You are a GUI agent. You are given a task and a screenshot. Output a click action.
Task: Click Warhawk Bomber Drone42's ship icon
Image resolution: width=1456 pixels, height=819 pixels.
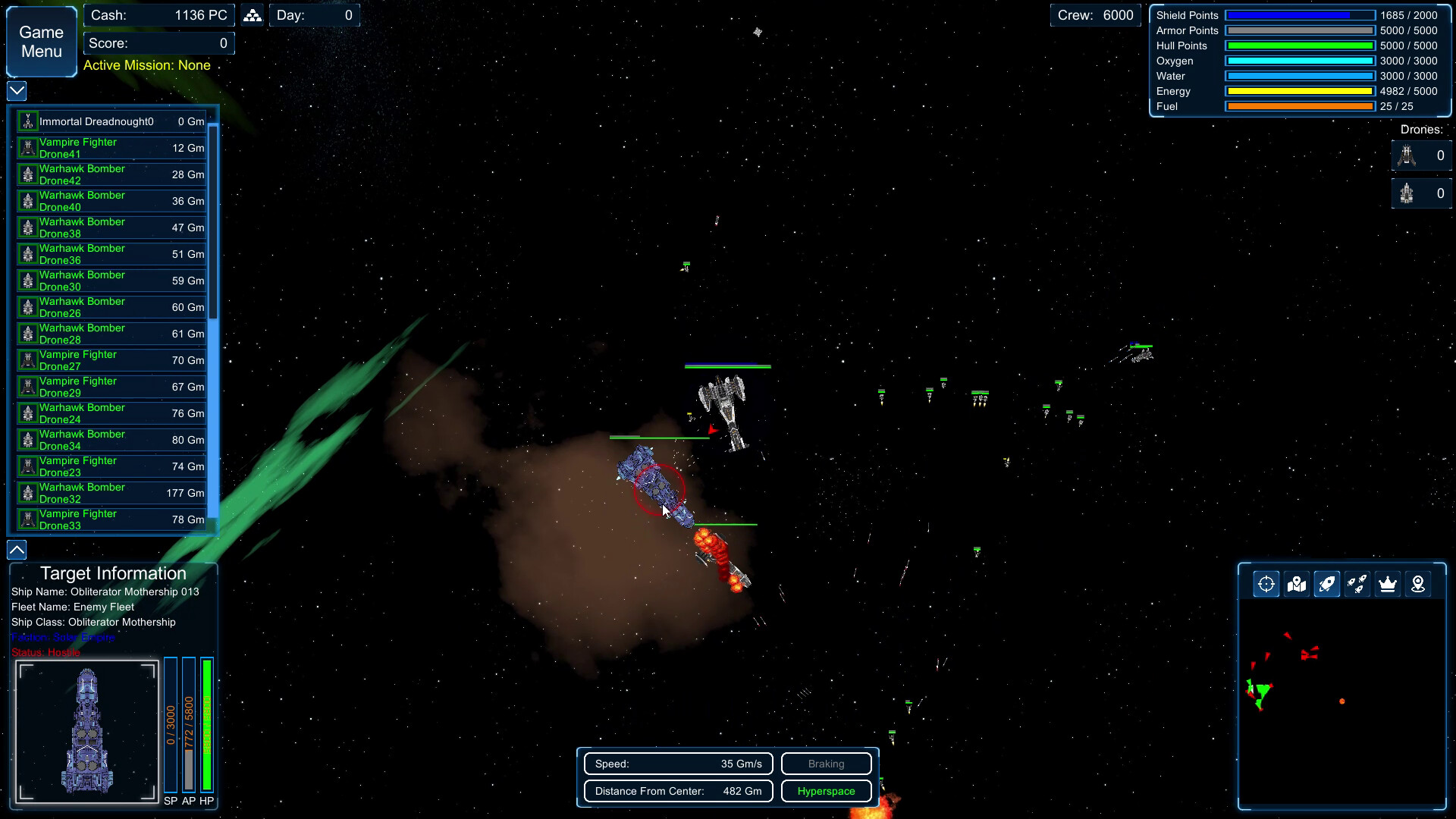(28, 174)
